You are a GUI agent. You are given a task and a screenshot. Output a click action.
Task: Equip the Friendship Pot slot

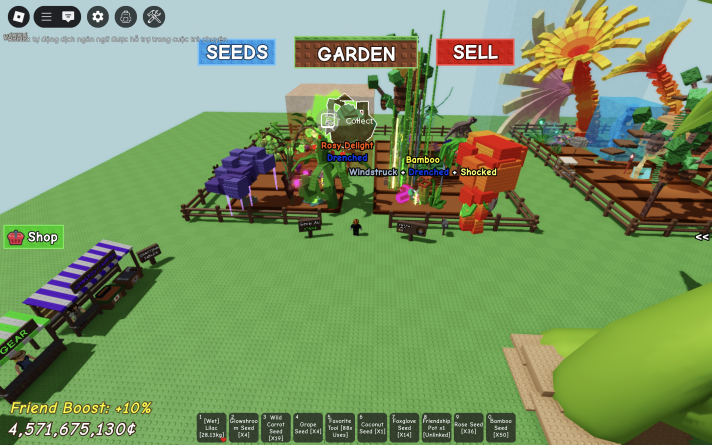click(436, 428)
